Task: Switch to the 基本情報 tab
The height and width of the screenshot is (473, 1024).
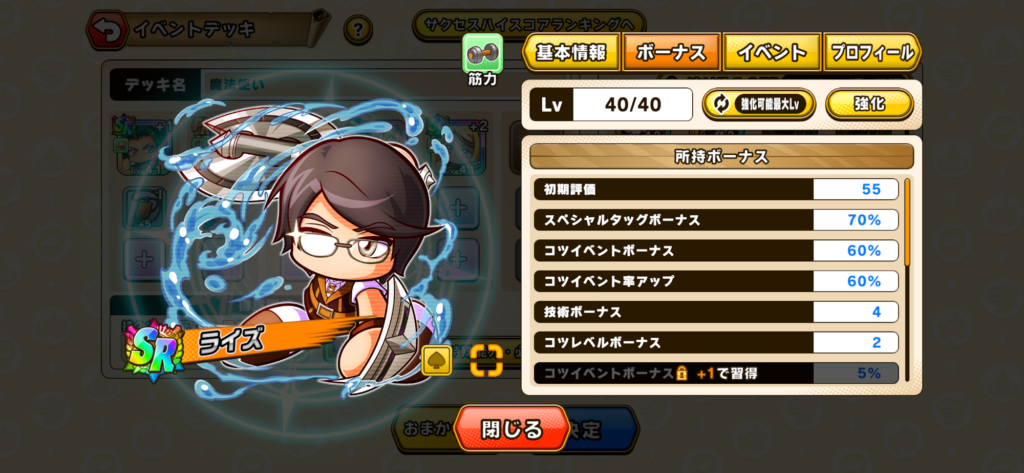Action: (570, 53)
